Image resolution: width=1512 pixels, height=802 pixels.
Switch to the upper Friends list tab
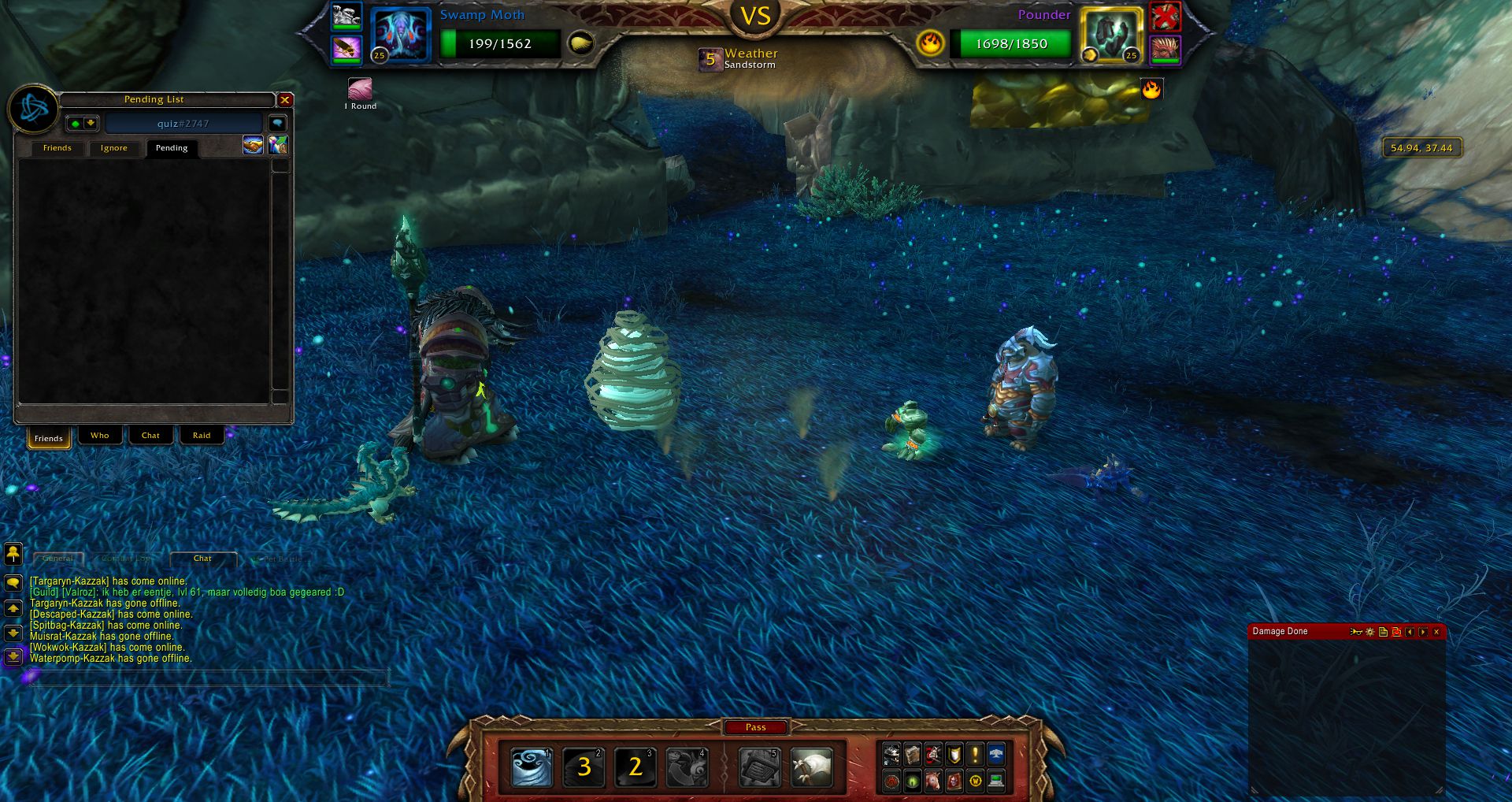57,148
